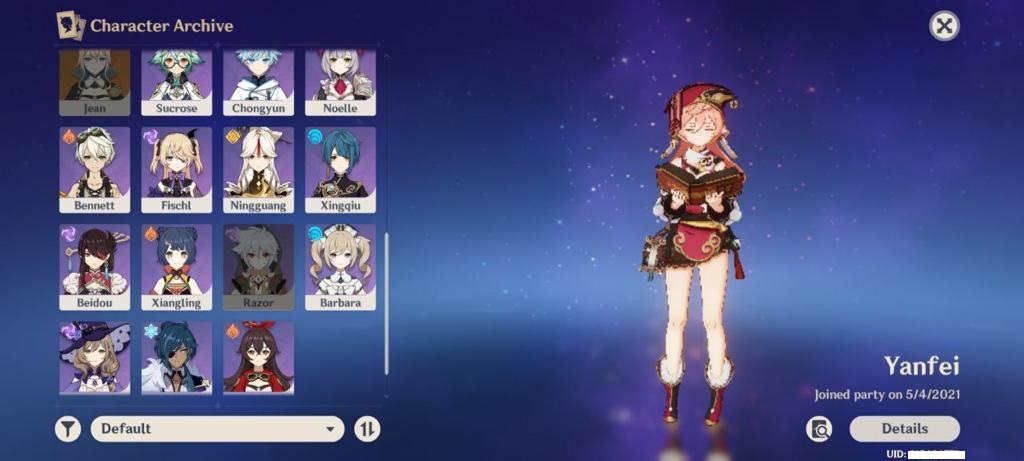
Task: Choose the red-bow Pyro character card
Action: click(258, 357)
